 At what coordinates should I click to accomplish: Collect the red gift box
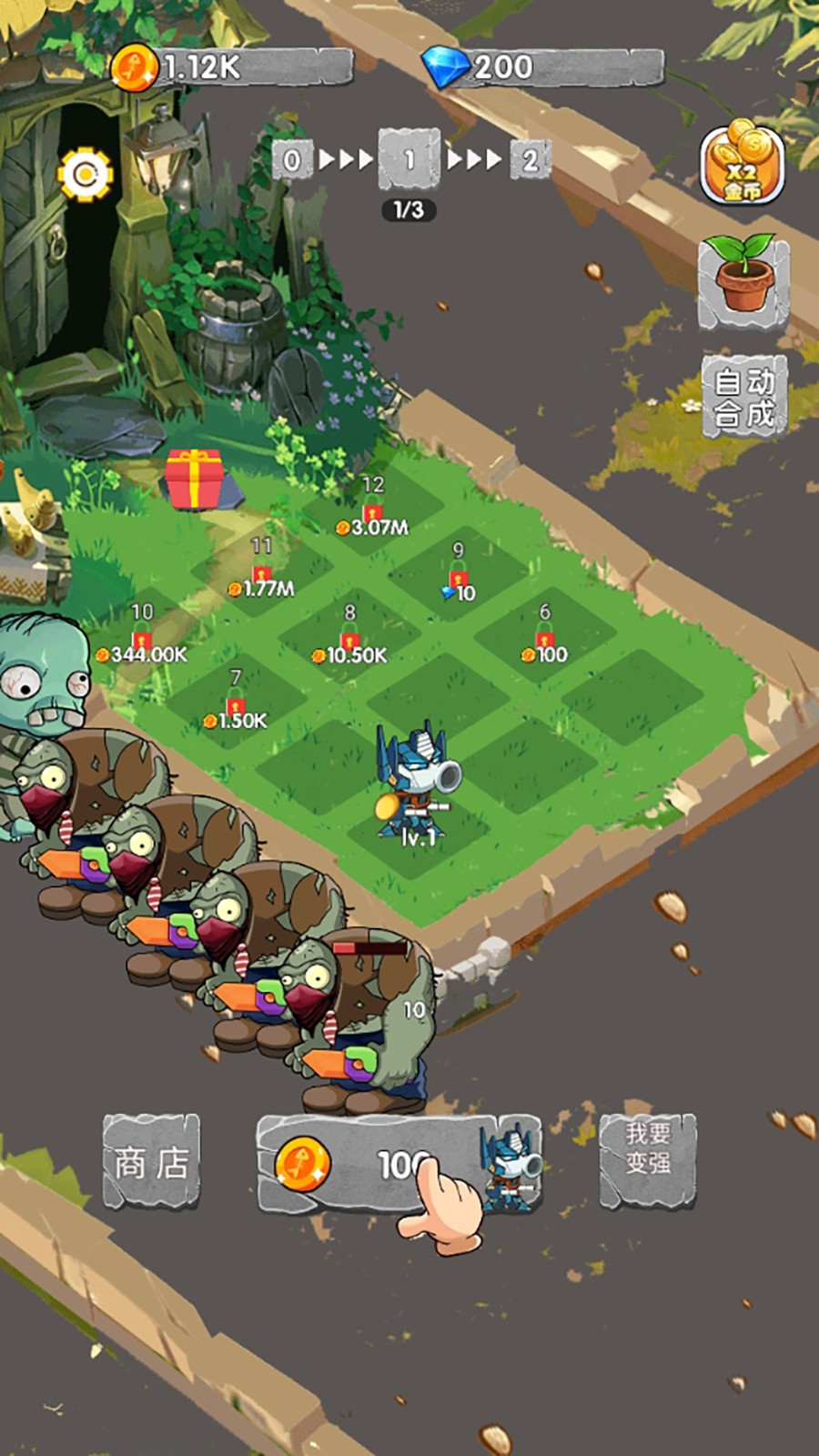195,480
